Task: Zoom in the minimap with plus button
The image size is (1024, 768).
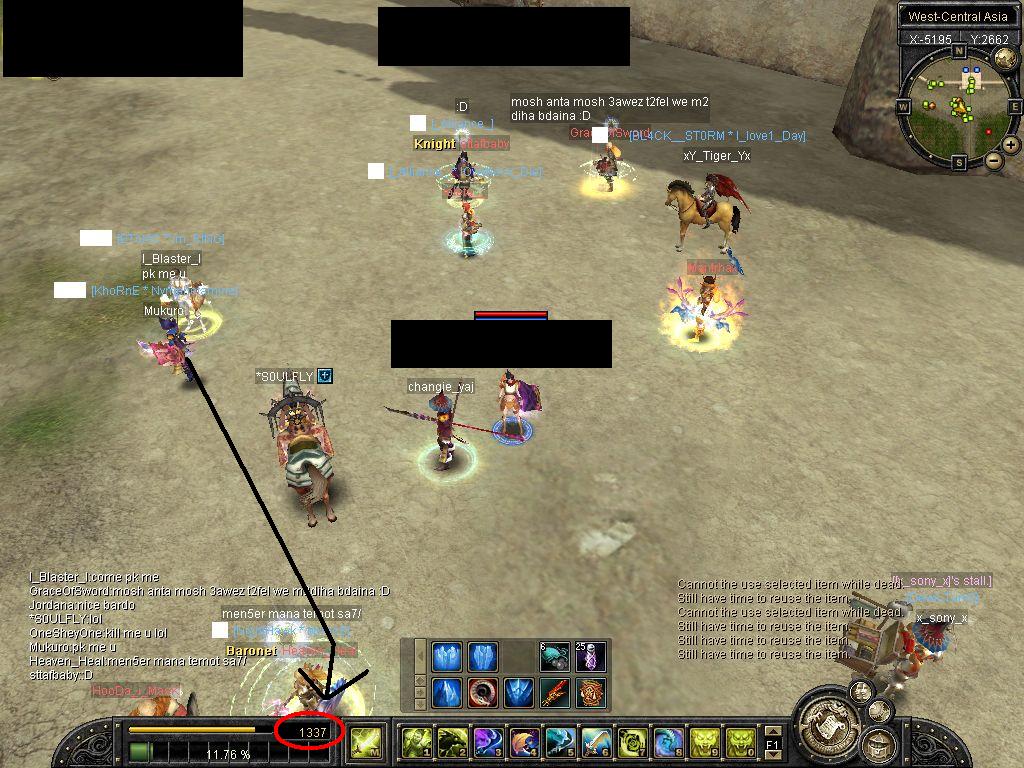Action: (x=1011, y=144)
